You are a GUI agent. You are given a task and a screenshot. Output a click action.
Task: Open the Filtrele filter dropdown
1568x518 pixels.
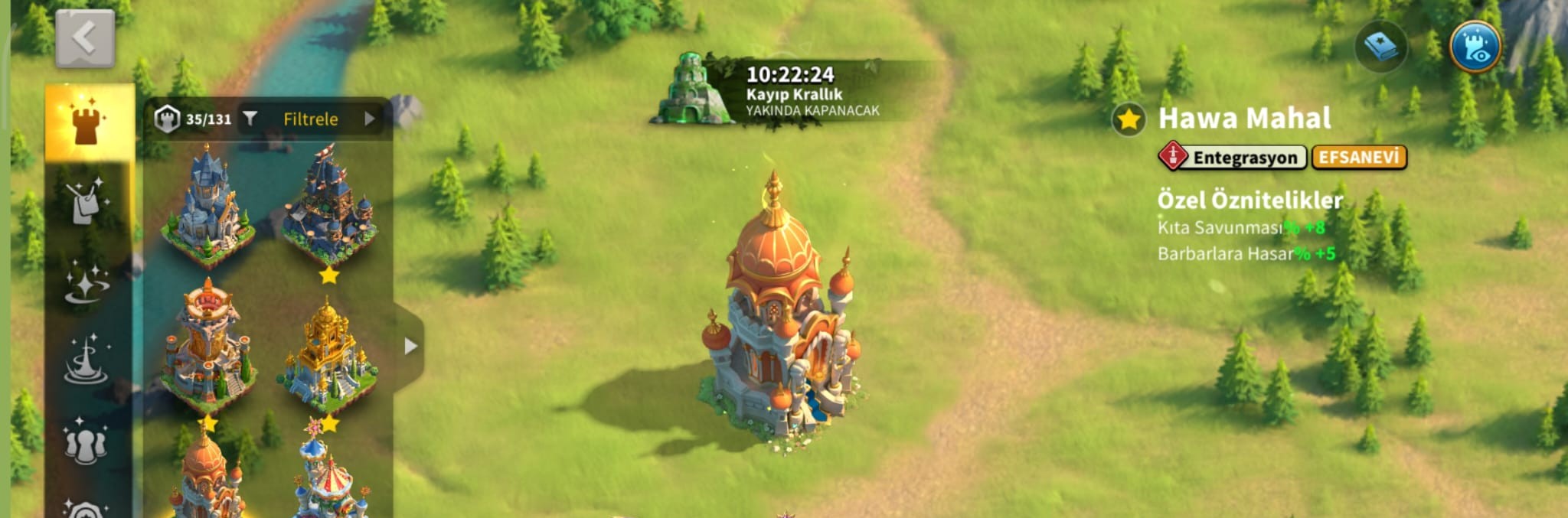pos(311,119)
